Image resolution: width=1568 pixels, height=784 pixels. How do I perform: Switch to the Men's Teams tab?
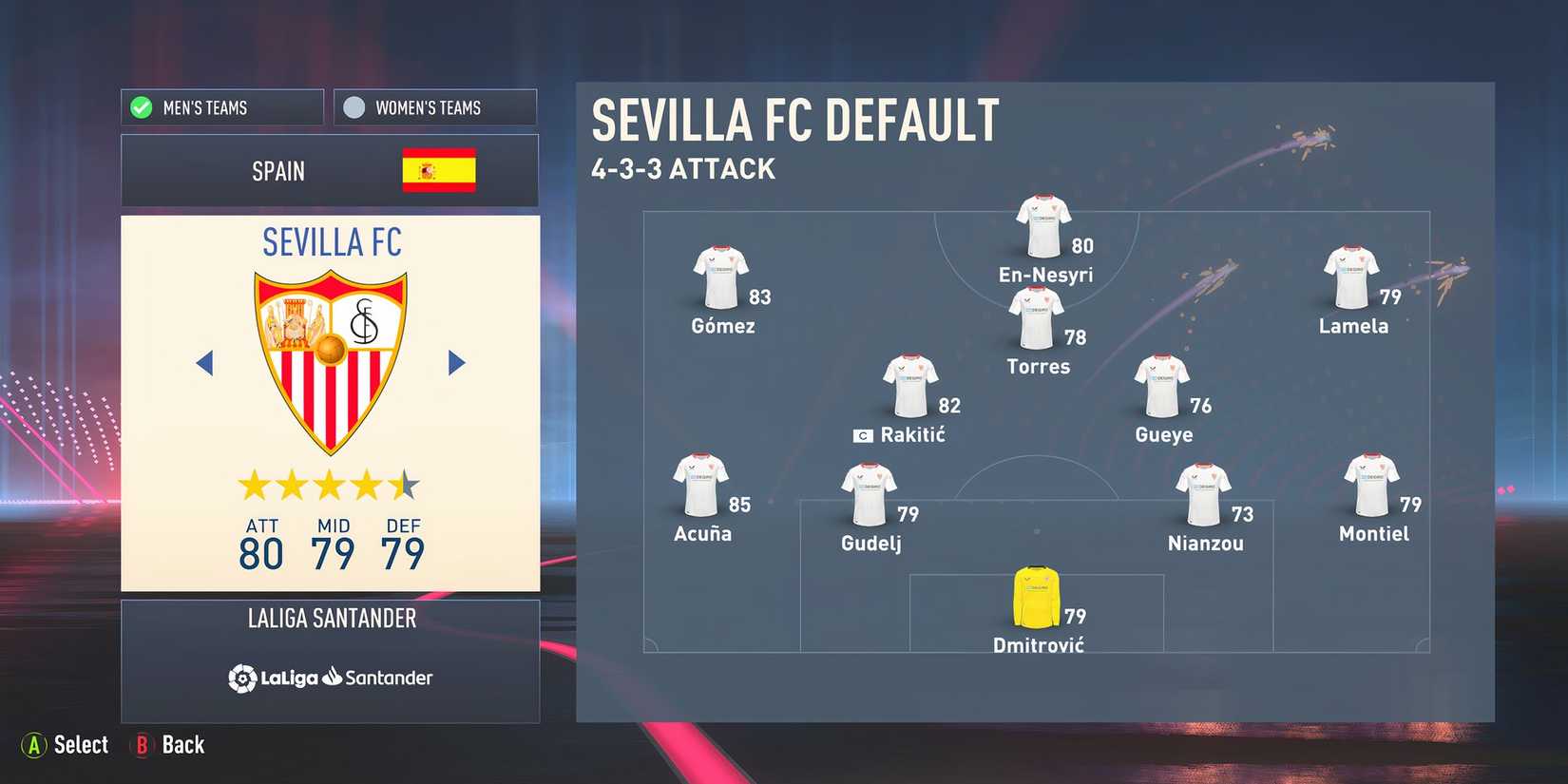click(220, 106)
